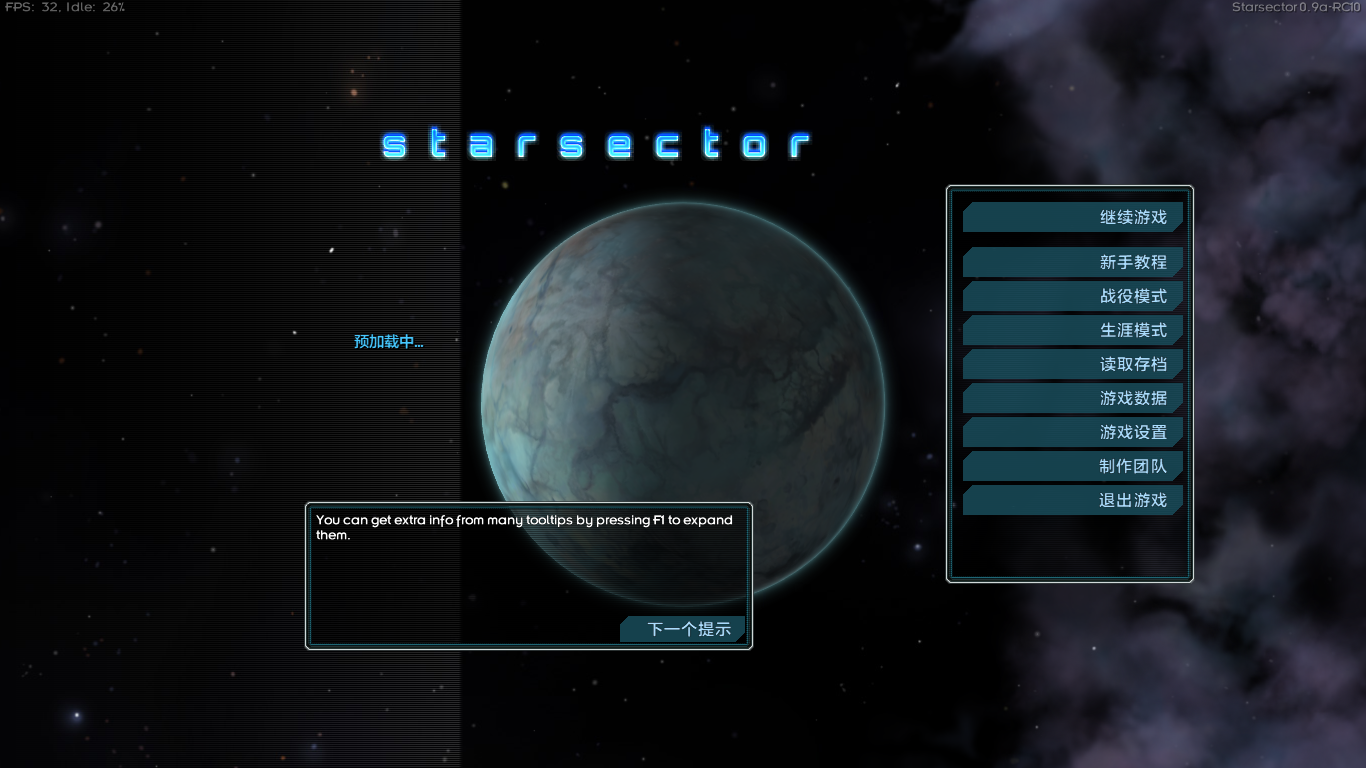The image size is (1366, 768).
Task: Show the next tip with 下一个提示
Action: pyautogui.click(x=684, y=629)
